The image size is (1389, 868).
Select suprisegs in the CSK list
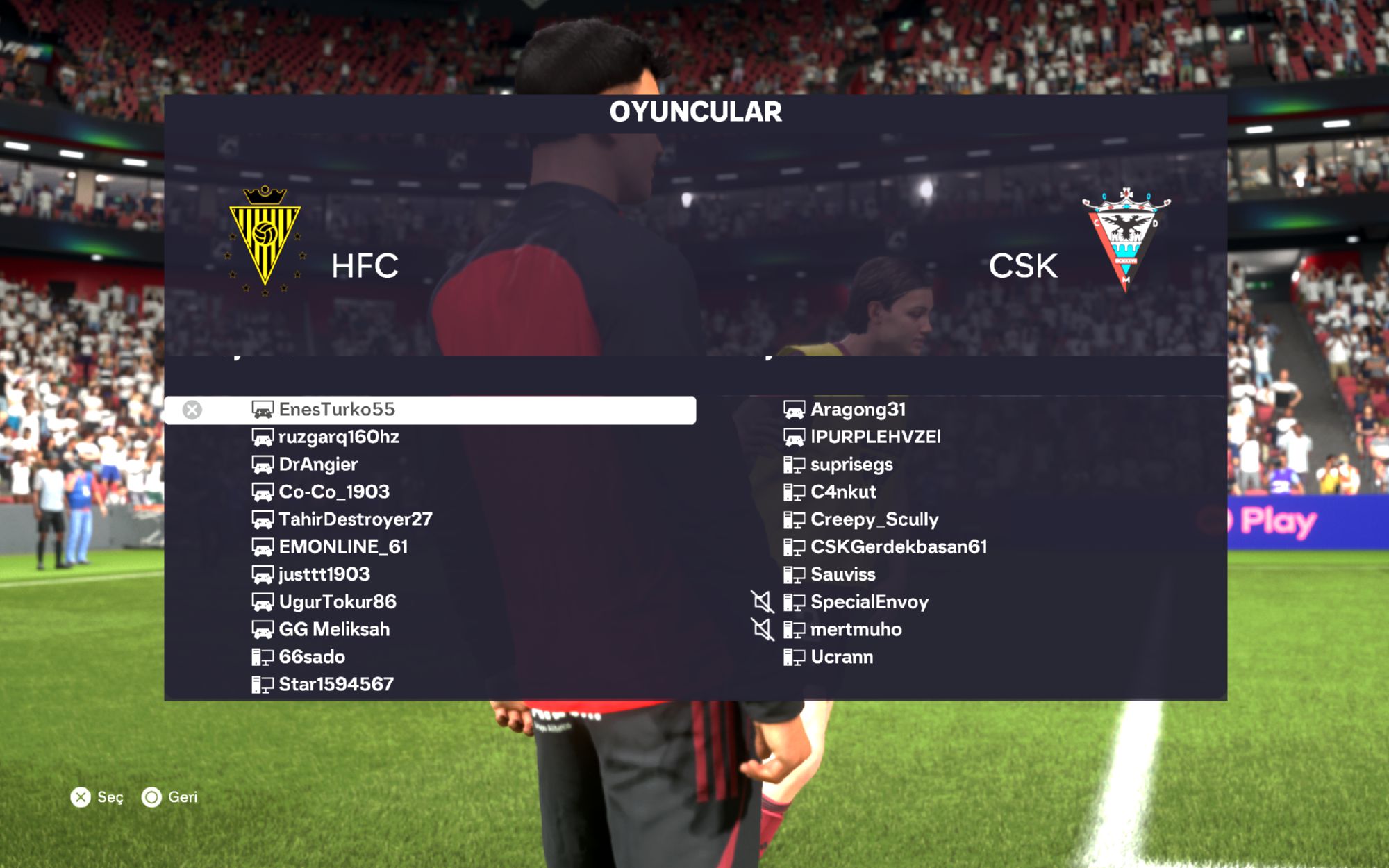[851, 465]
